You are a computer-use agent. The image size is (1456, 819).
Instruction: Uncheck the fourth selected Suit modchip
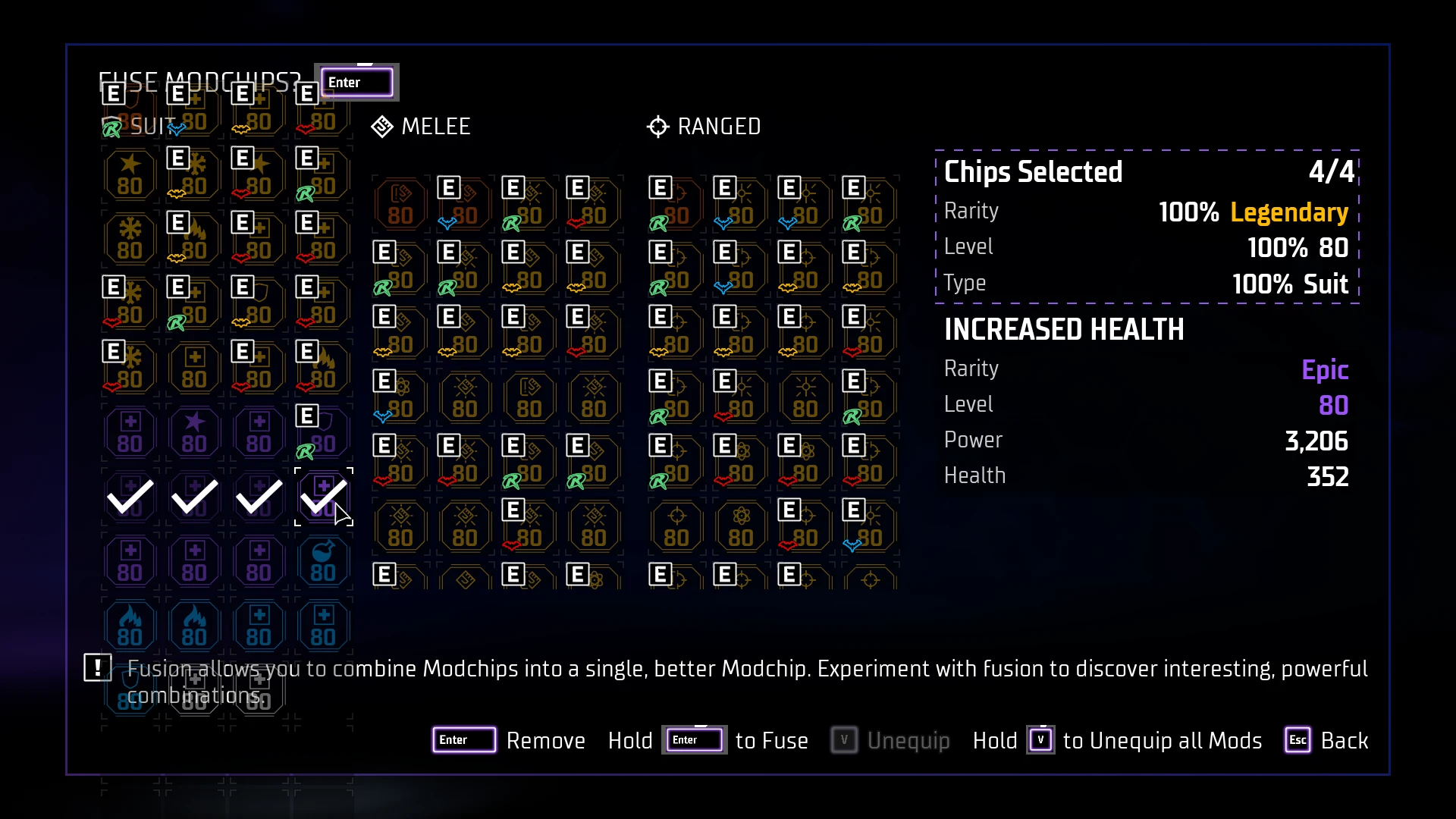[x=322, y=497]
